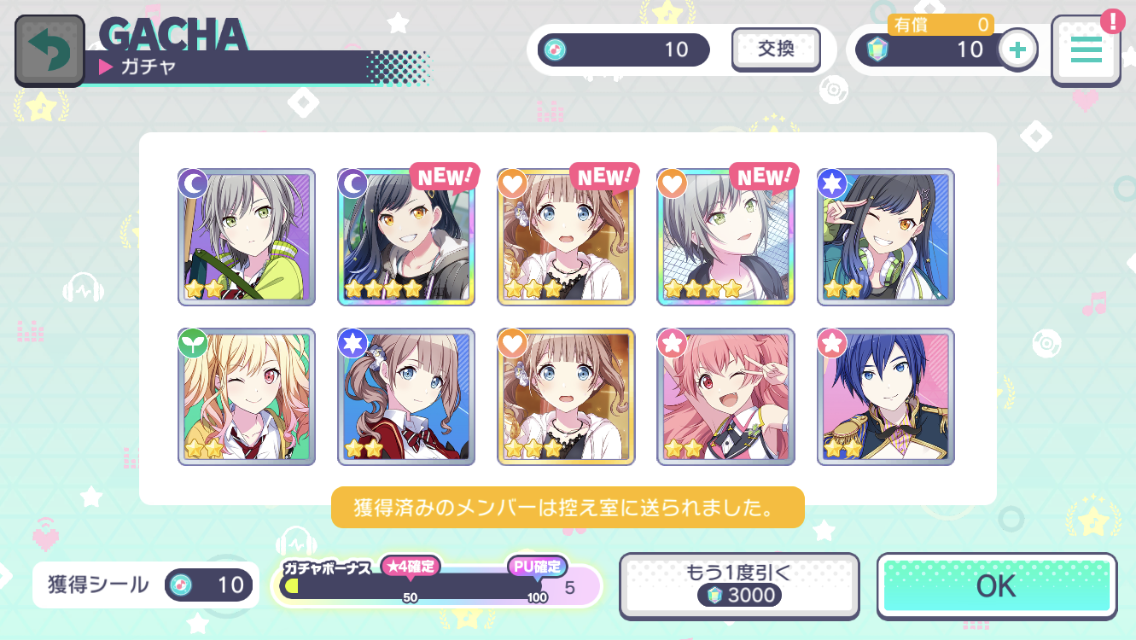Open the 交換 exchange screen
The image size is (1136, 640).
[x=775, y=49]
